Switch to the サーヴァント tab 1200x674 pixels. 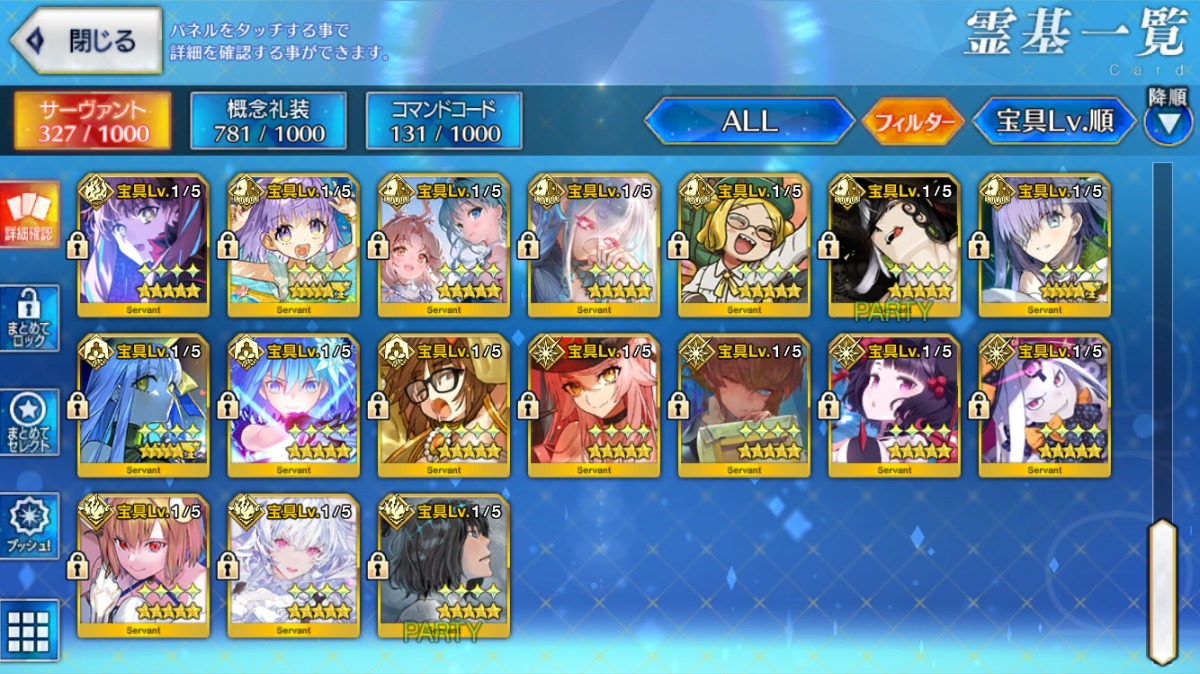92,121
